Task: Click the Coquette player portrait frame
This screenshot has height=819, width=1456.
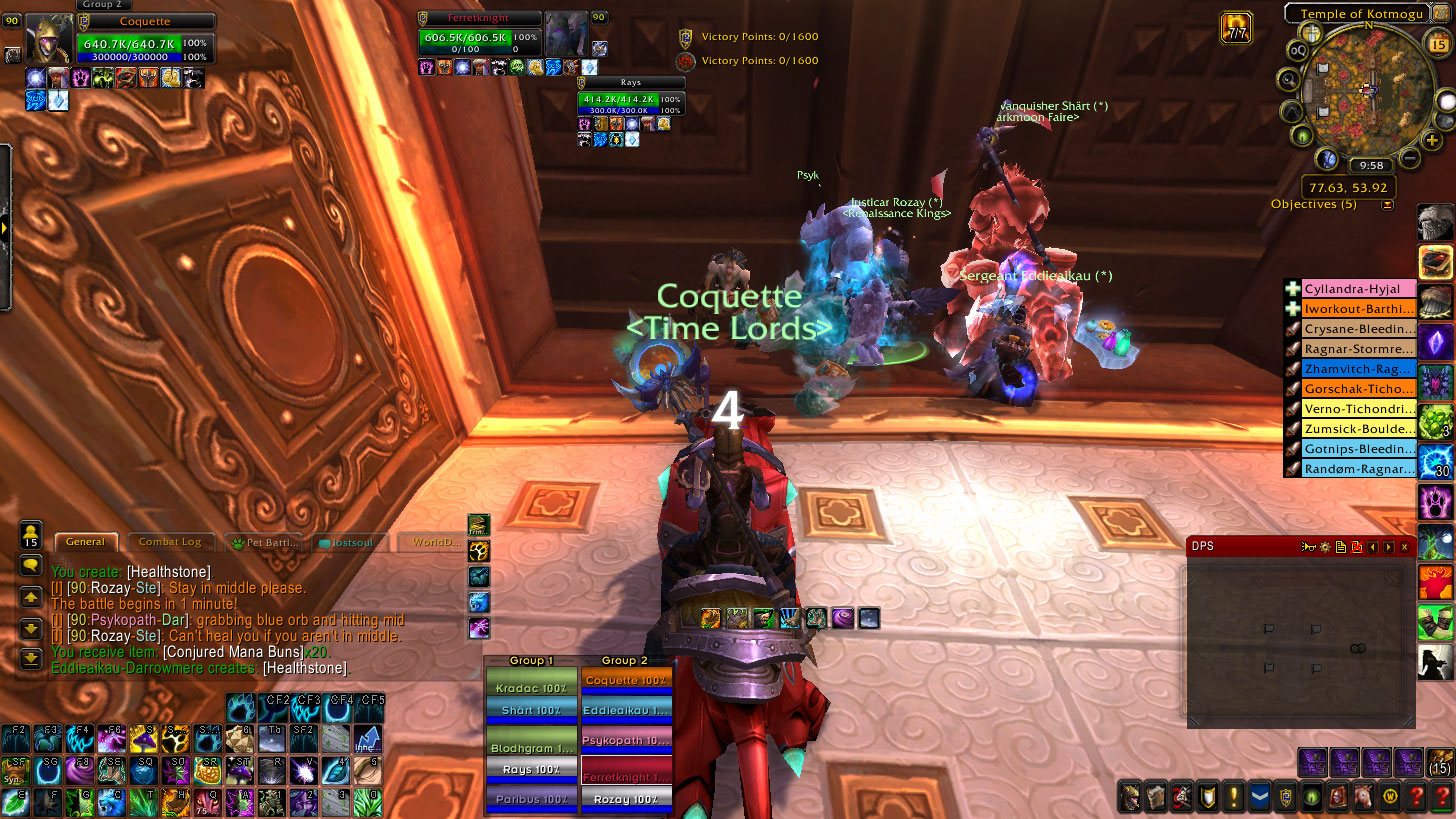Action: (48, 39)
